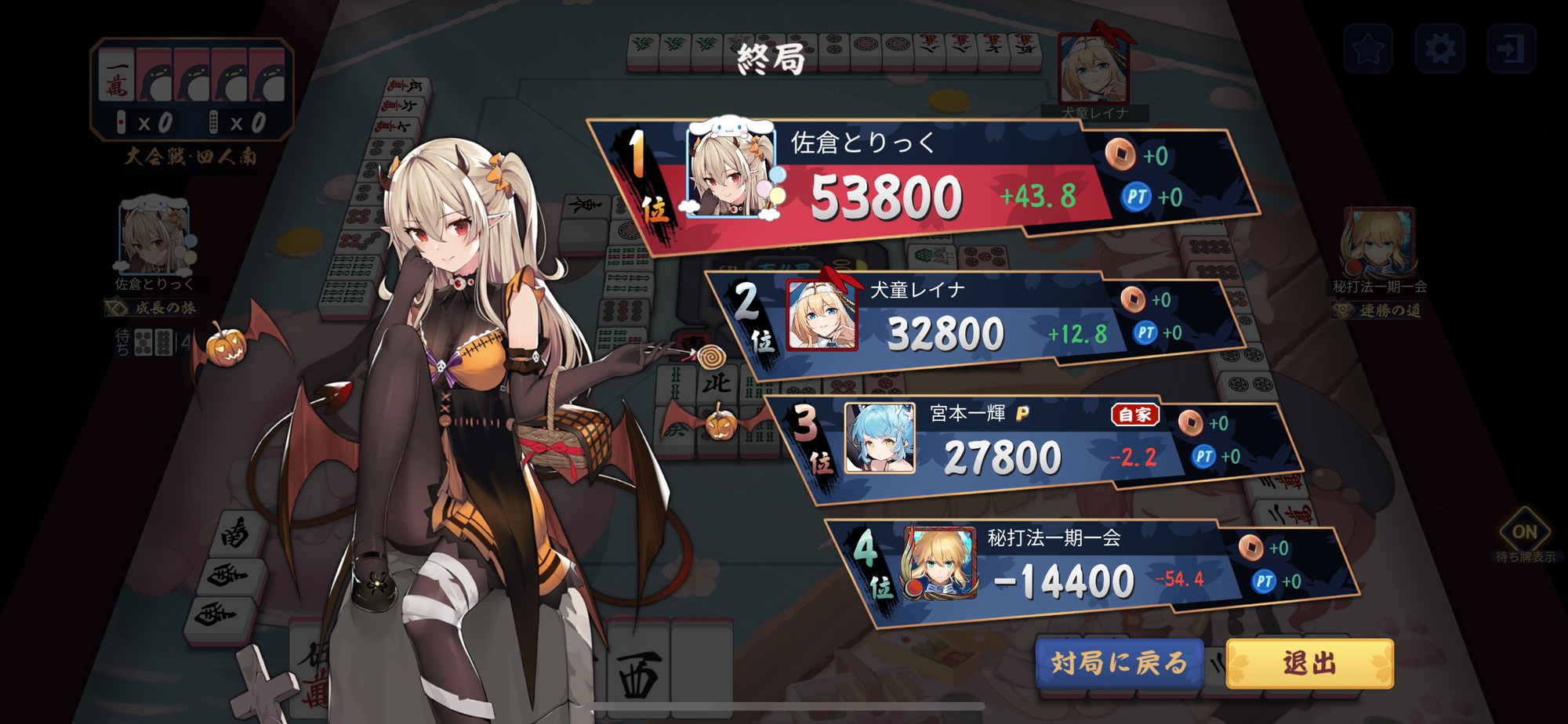Click the star favorite icon

point(1368,49)
